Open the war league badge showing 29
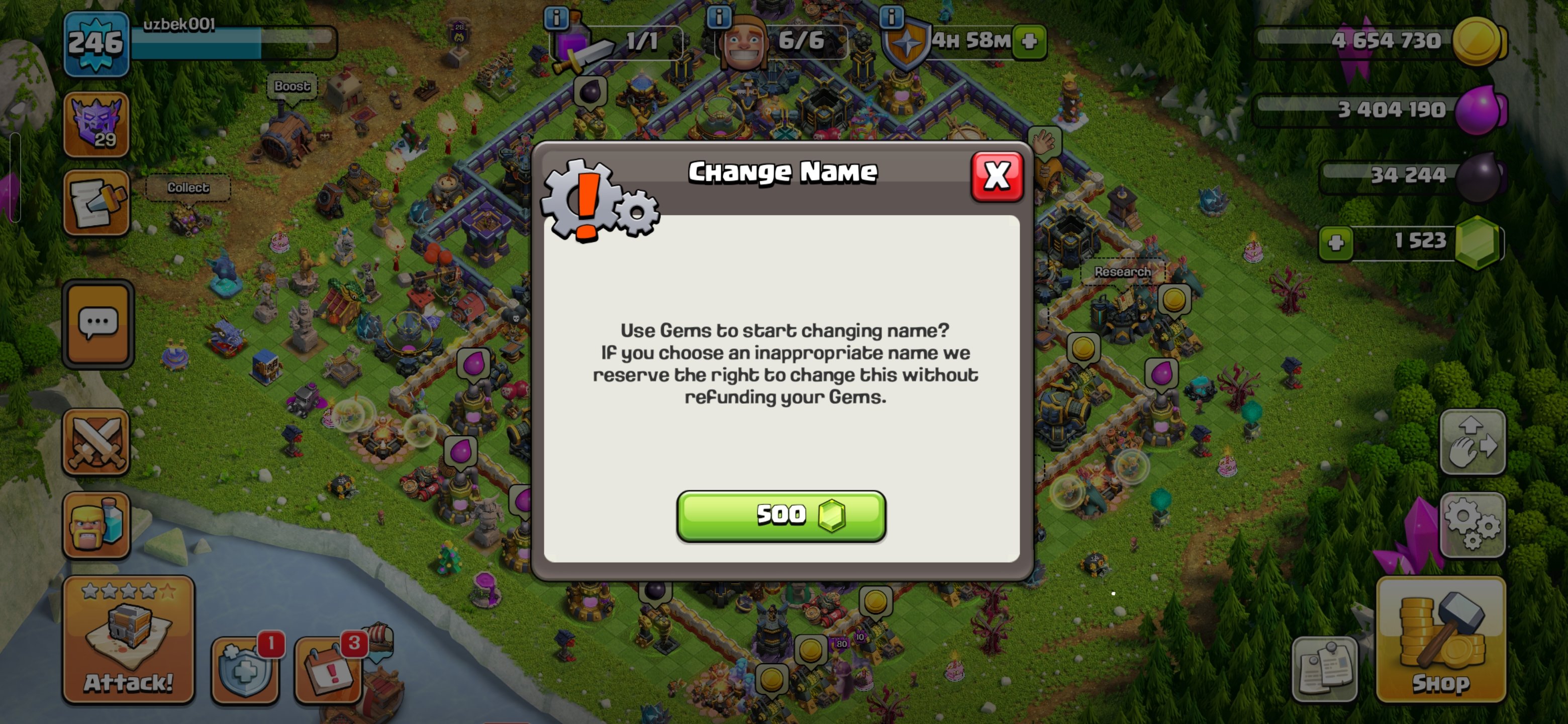Screen dimensions: 1568x724 point(97,124)
